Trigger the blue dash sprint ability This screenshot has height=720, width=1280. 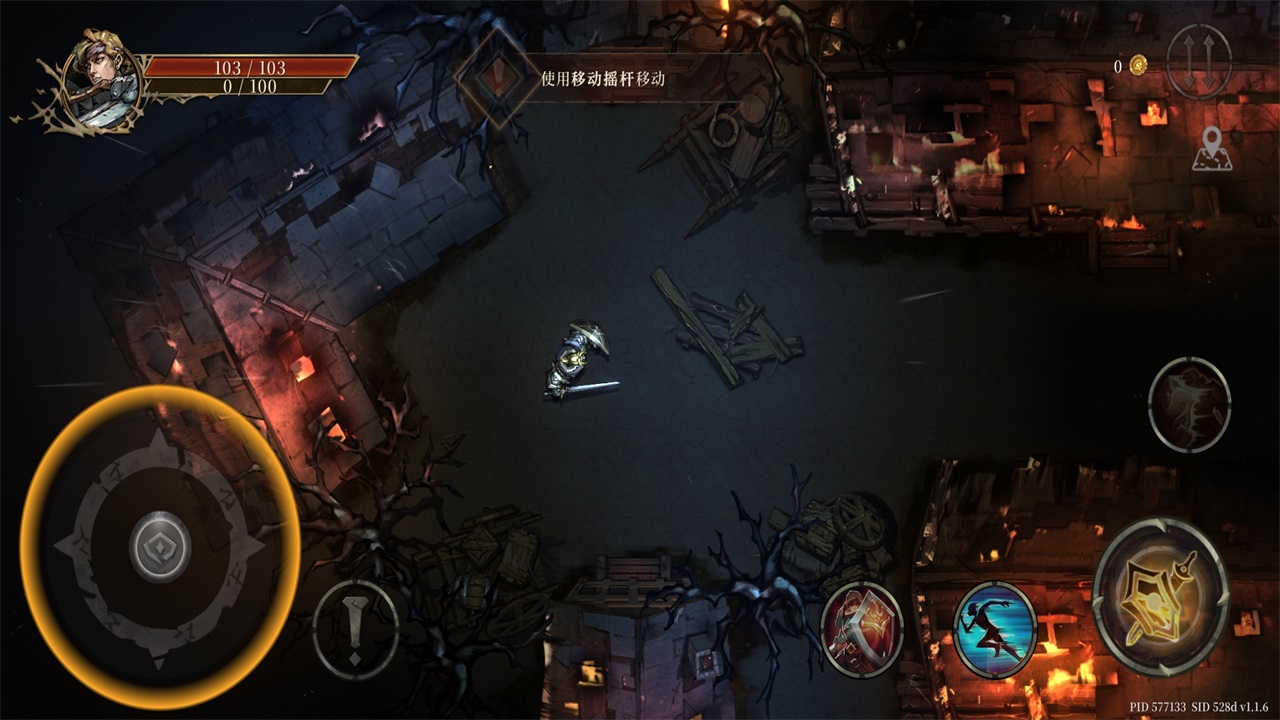coord(994,630)
